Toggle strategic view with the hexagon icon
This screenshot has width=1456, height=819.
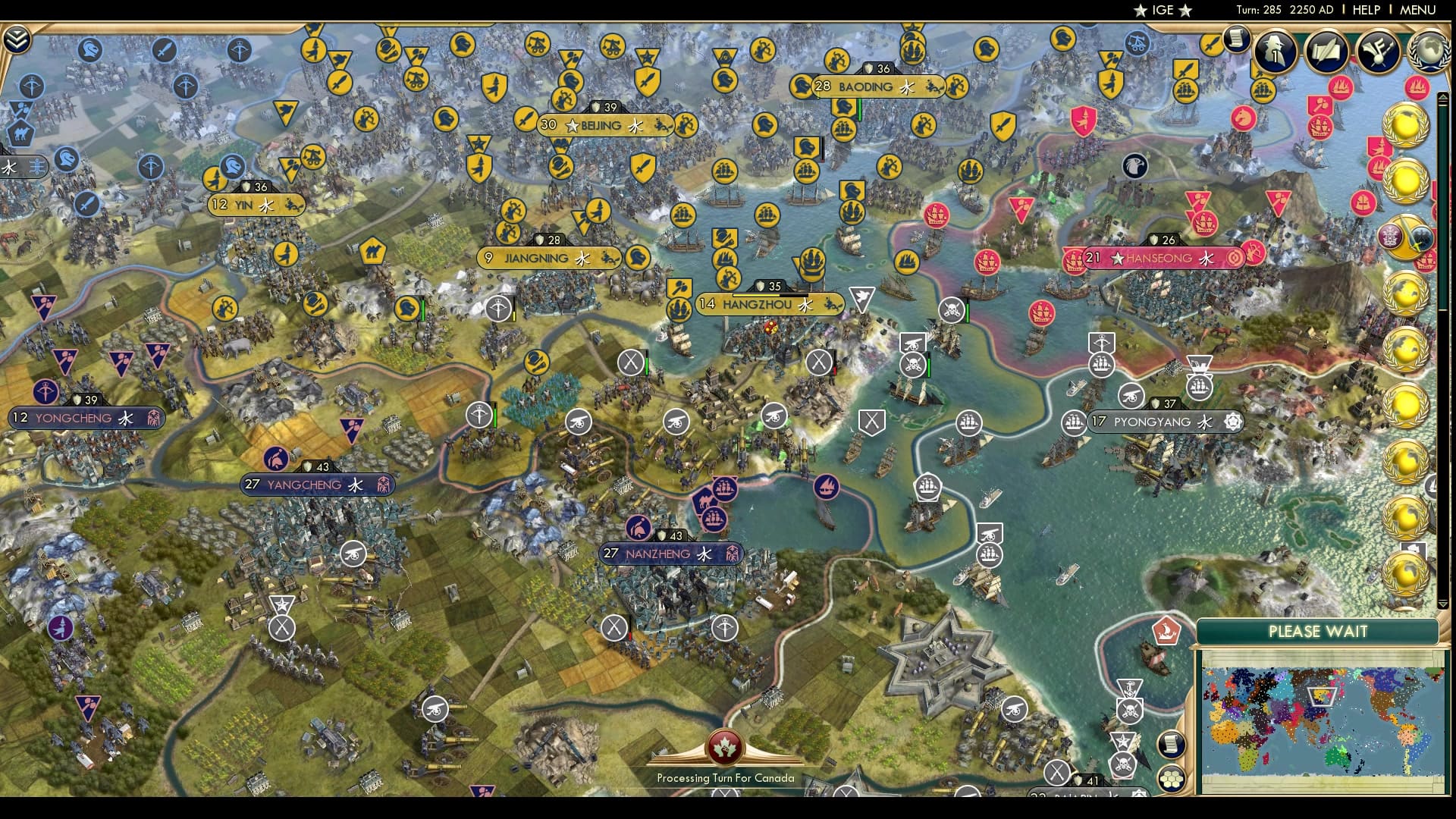click(1170, 778)
